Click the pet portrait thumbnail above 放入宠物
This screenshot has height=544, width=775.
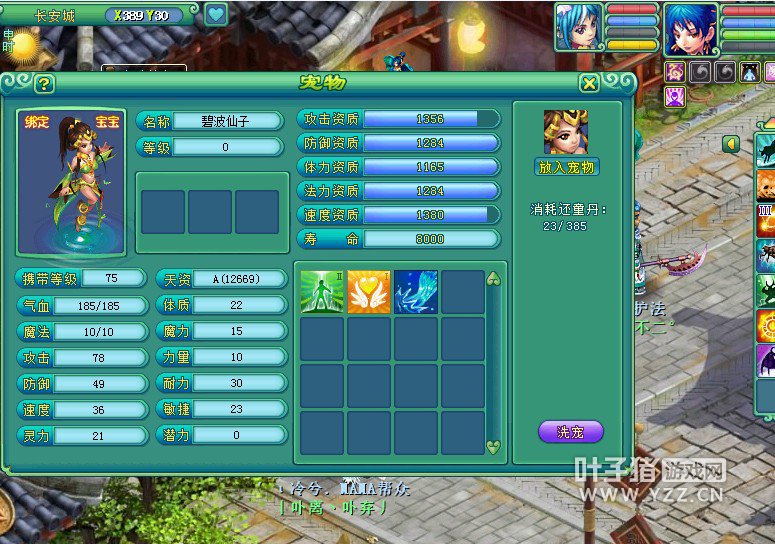click(x=566, y=132)
